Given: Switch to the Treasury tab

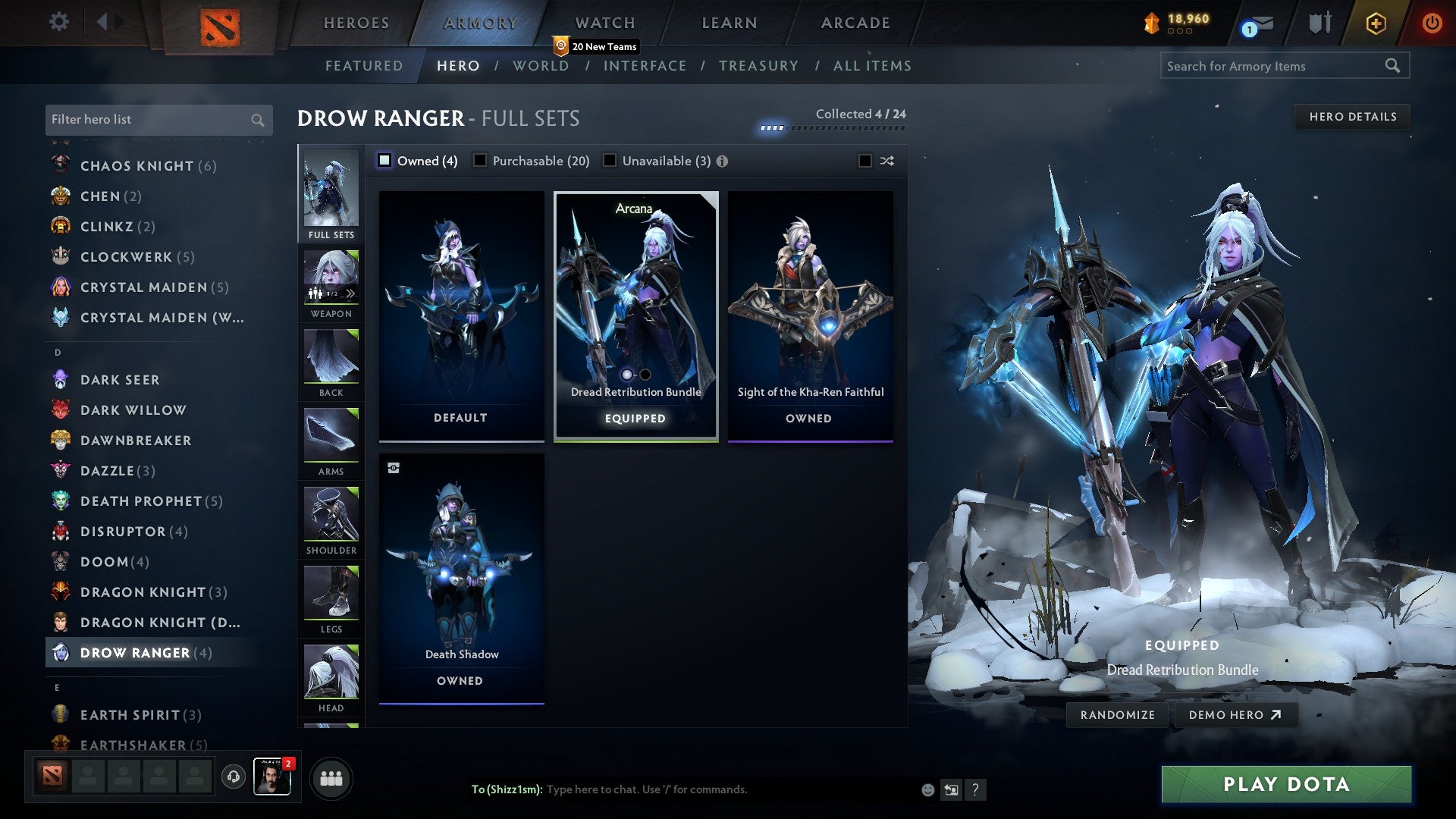Looking at the screenshot, I should click(x=758, y=66).
